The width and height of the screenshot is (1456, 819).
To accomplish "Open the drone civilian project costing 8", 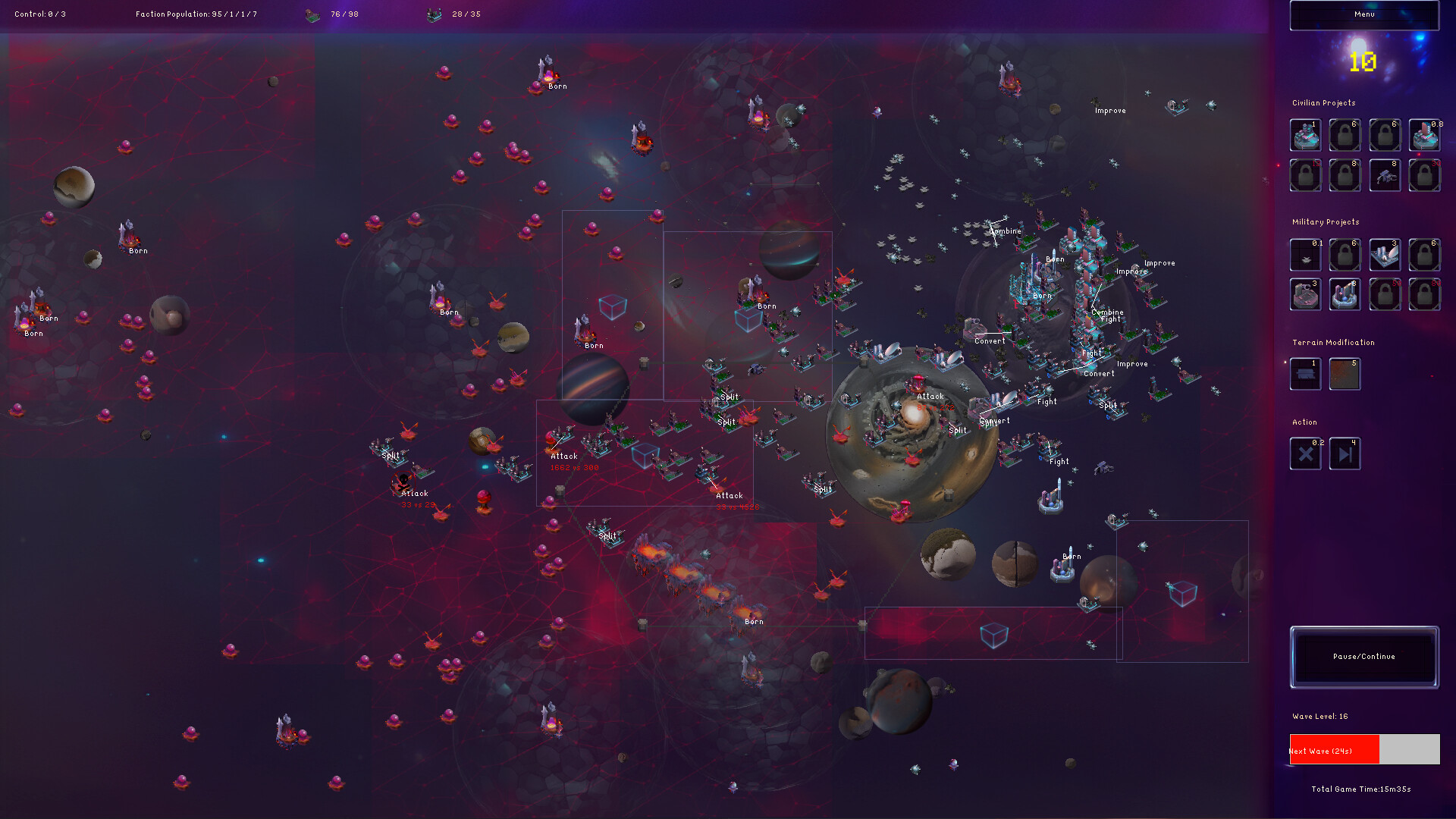I will point(1385,175).
